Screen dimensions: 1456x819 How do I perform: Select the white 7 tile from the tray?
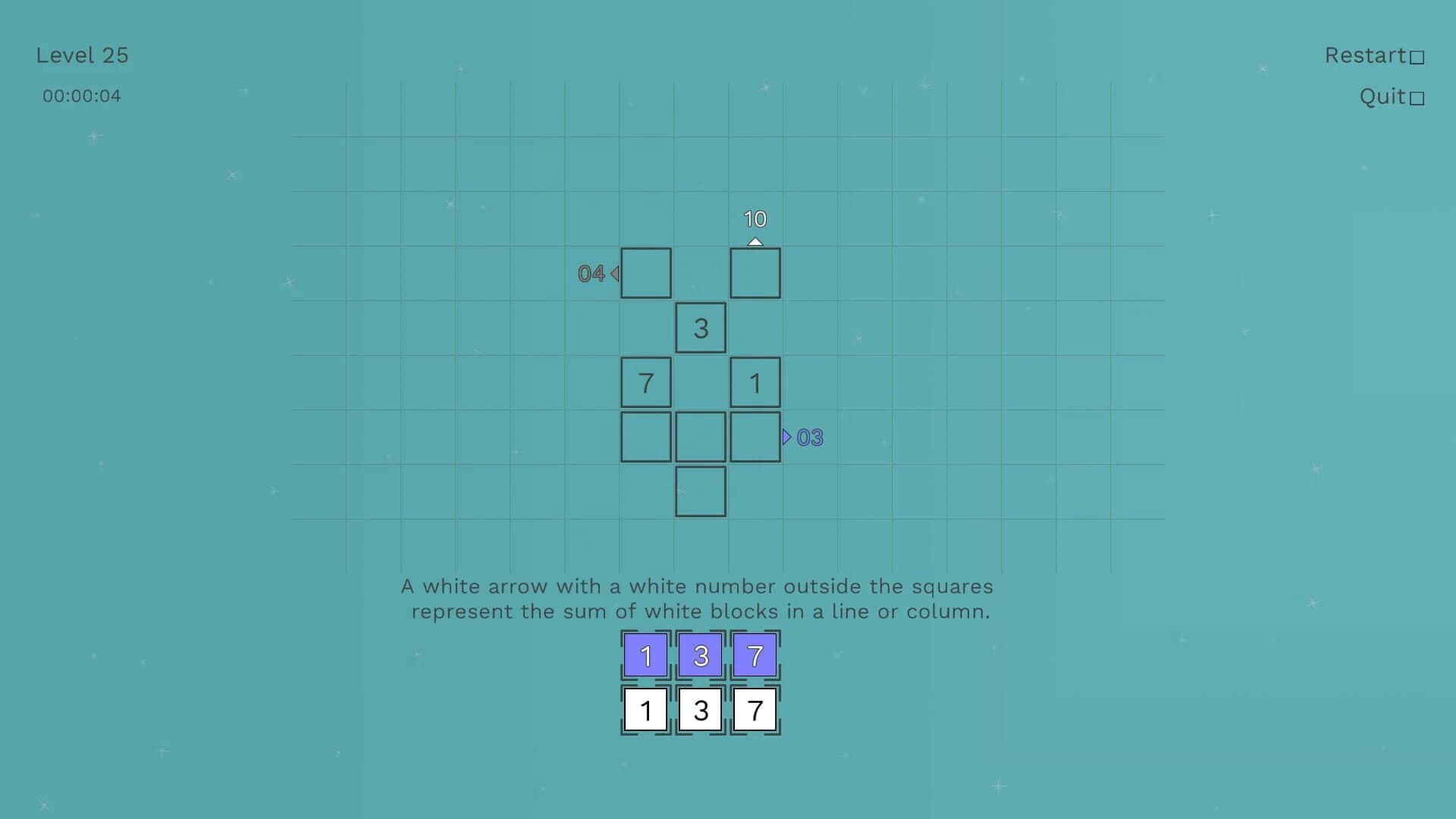click(755, 709)
